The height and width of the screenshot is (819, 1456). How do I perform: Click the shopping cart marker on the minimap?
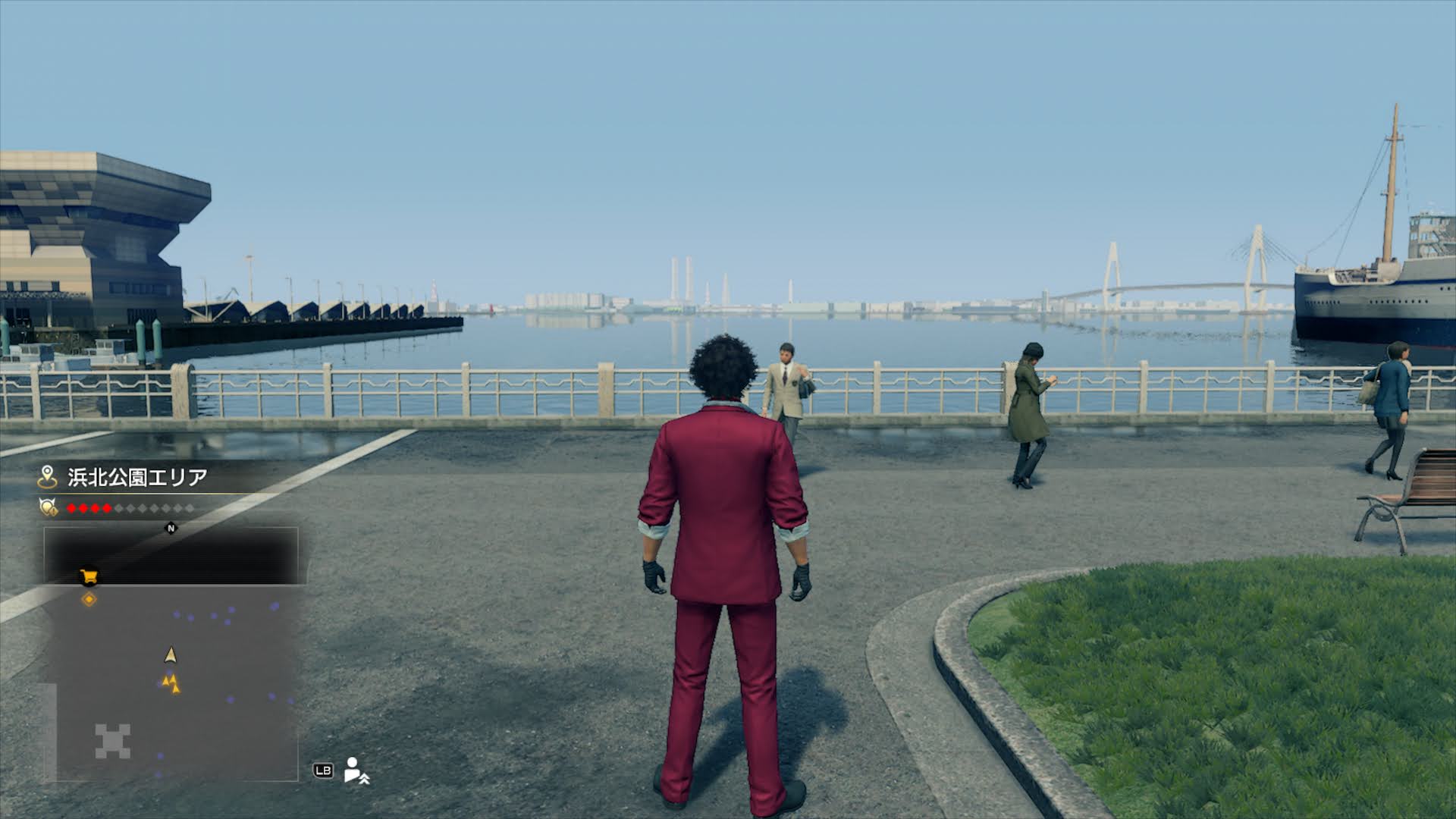click(89, 577)
